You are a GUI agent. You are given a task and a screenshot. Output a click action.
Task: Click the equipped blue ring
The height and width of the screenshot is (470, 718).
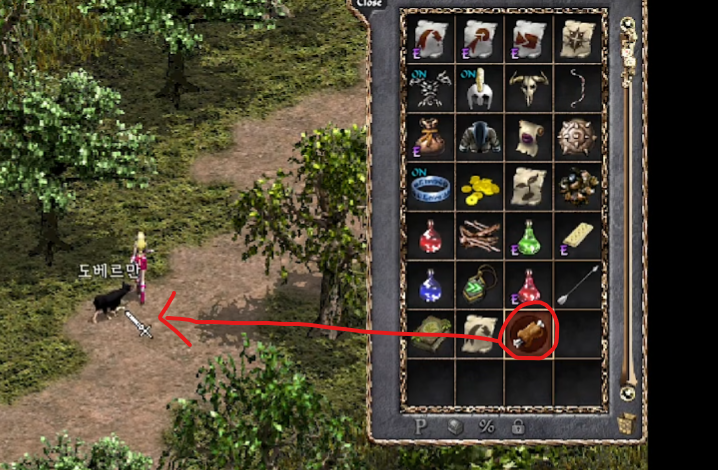coord(430,186)
